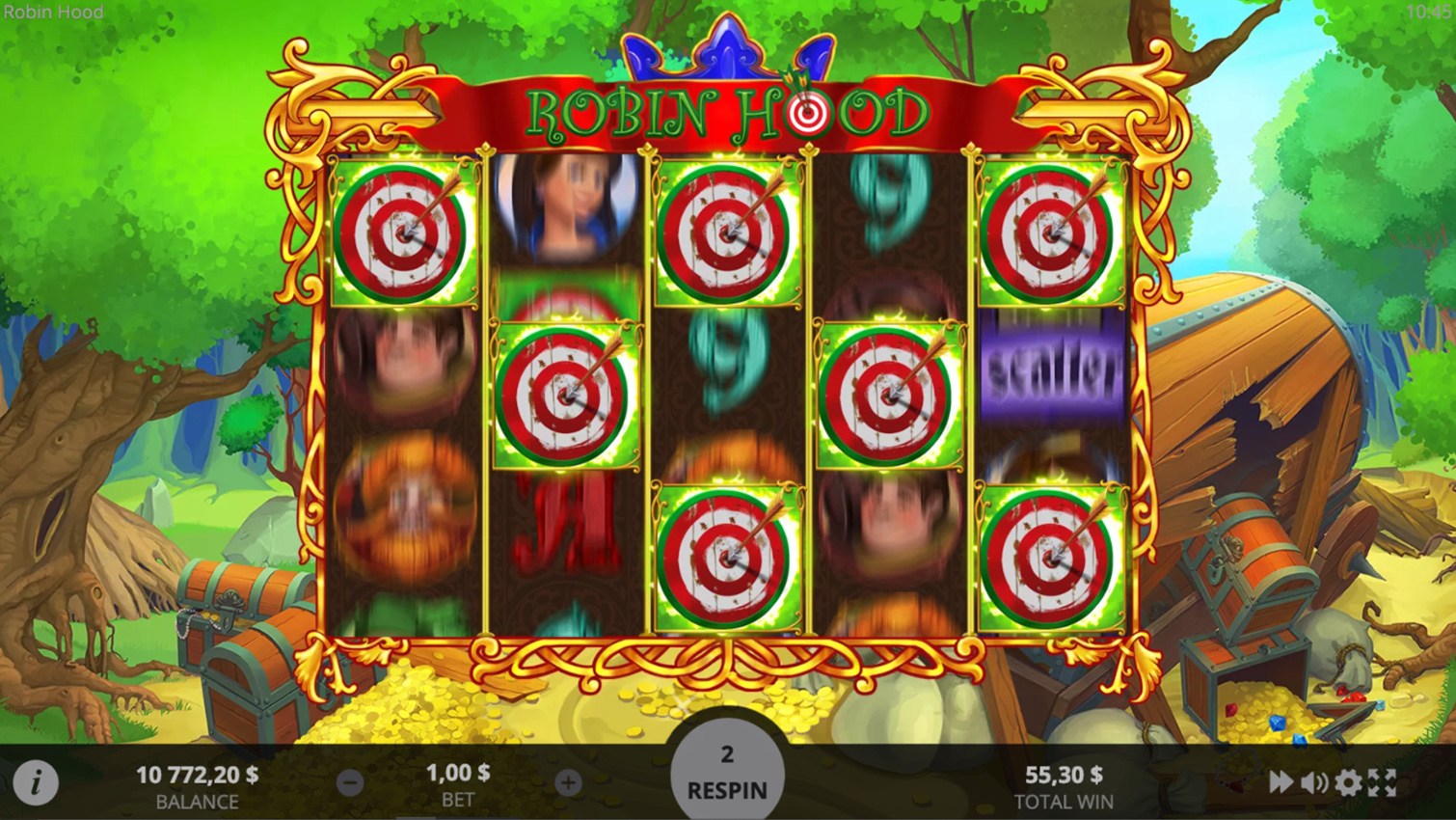This screenshot has width=1456, height=820.
Task: Click the Robin Hood title in the top-left corner
Action: tap(53, 13)
